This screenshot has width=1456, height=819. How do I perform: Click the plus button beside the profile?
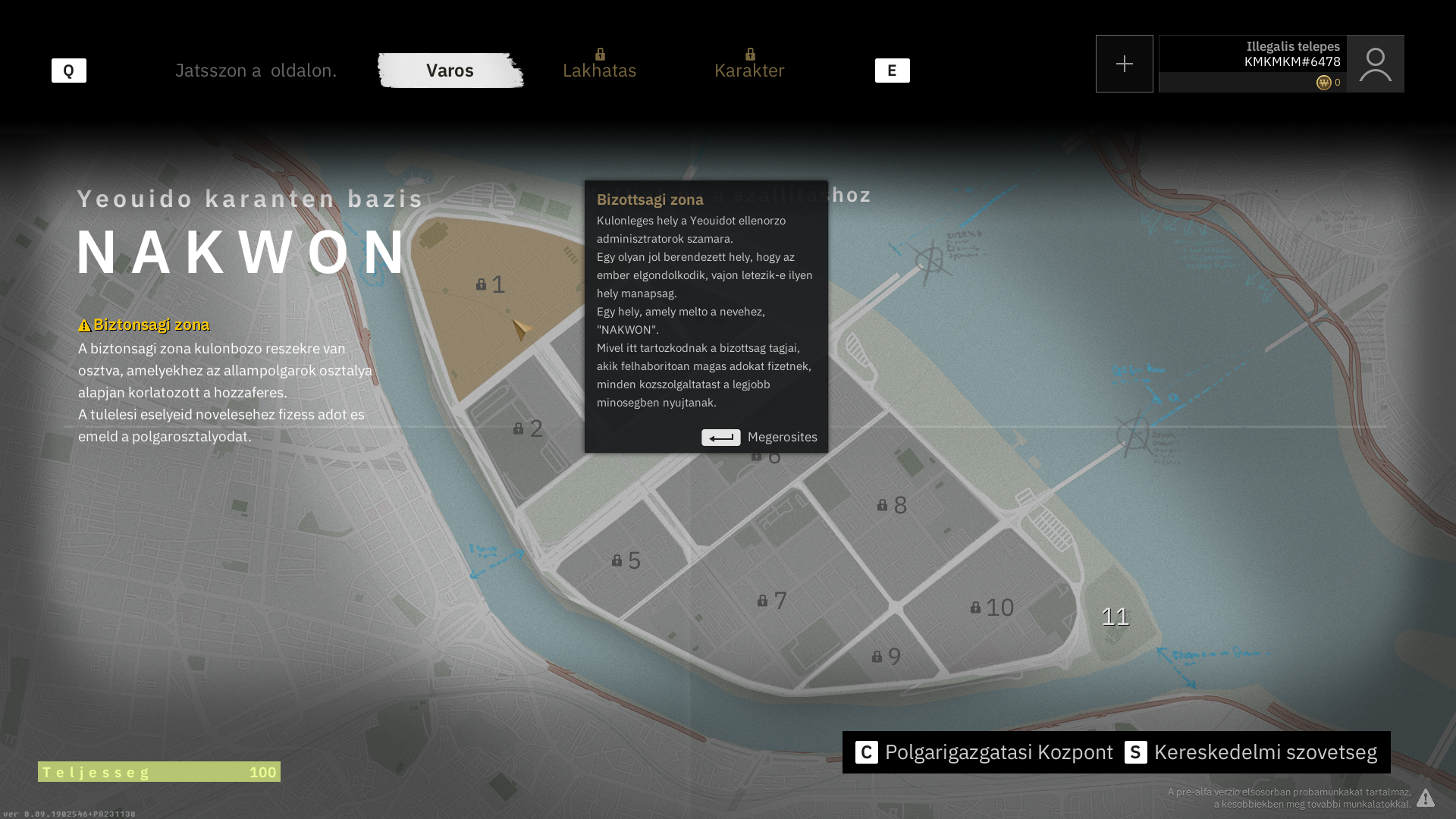tap(1124, 64)
